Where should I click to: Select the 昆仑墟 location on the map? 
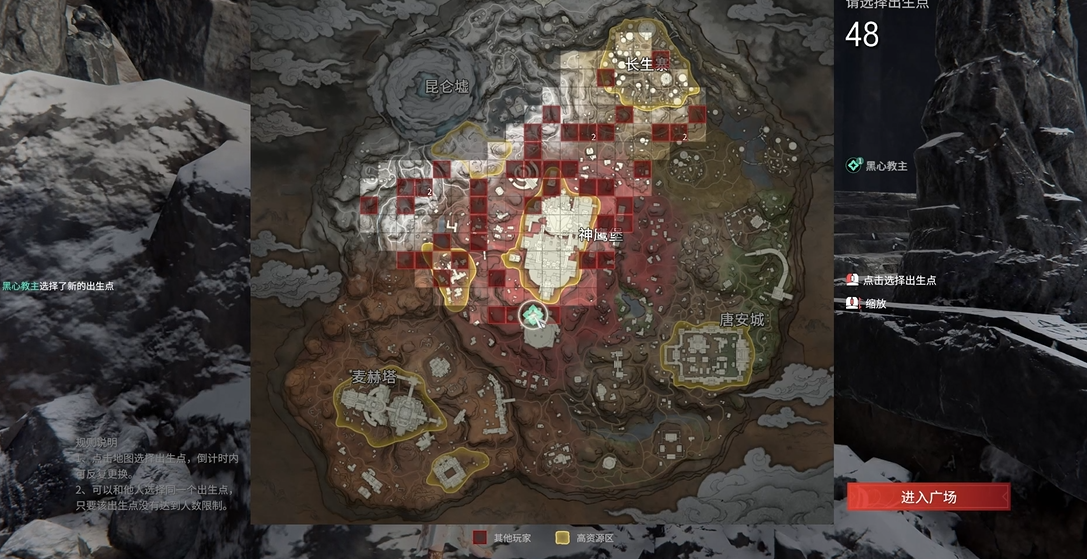click(447, 87)
